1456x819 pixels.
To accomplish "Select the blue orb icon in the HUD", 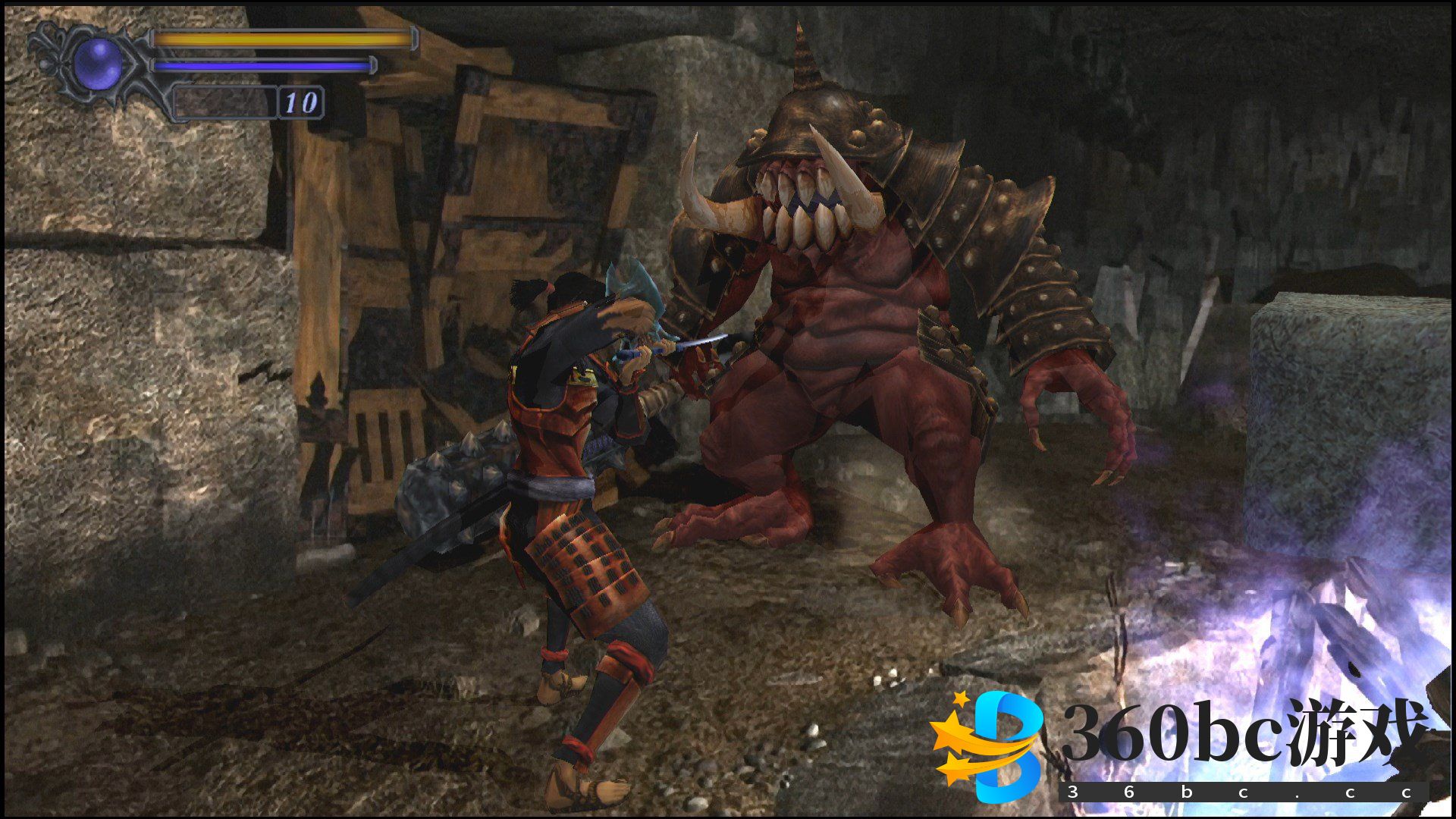I will [98, 63].
